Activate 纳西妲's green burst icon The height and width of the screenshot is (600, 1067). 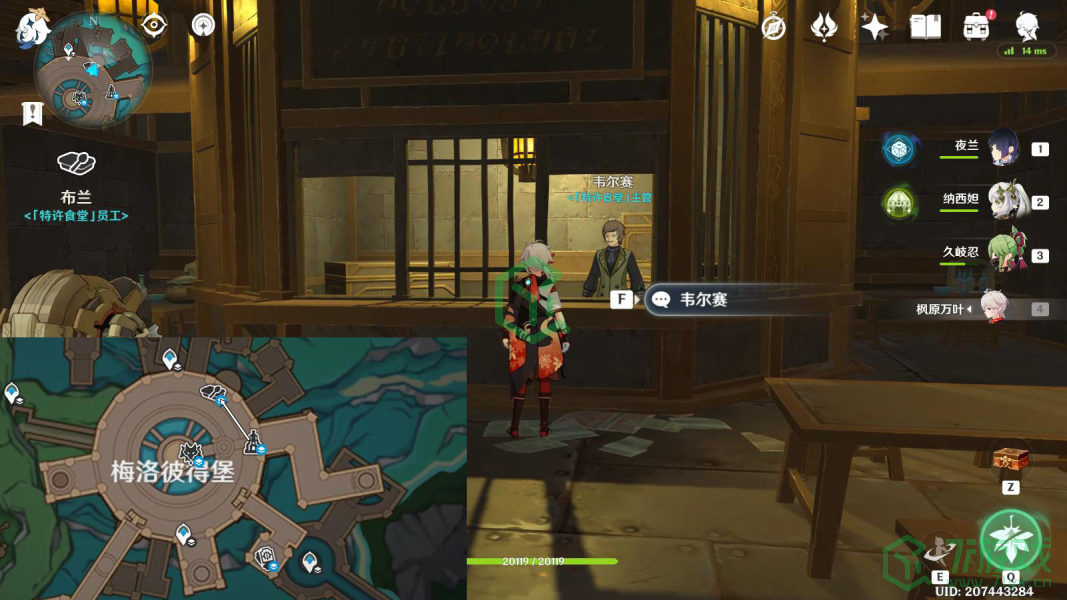pos(899,203)
